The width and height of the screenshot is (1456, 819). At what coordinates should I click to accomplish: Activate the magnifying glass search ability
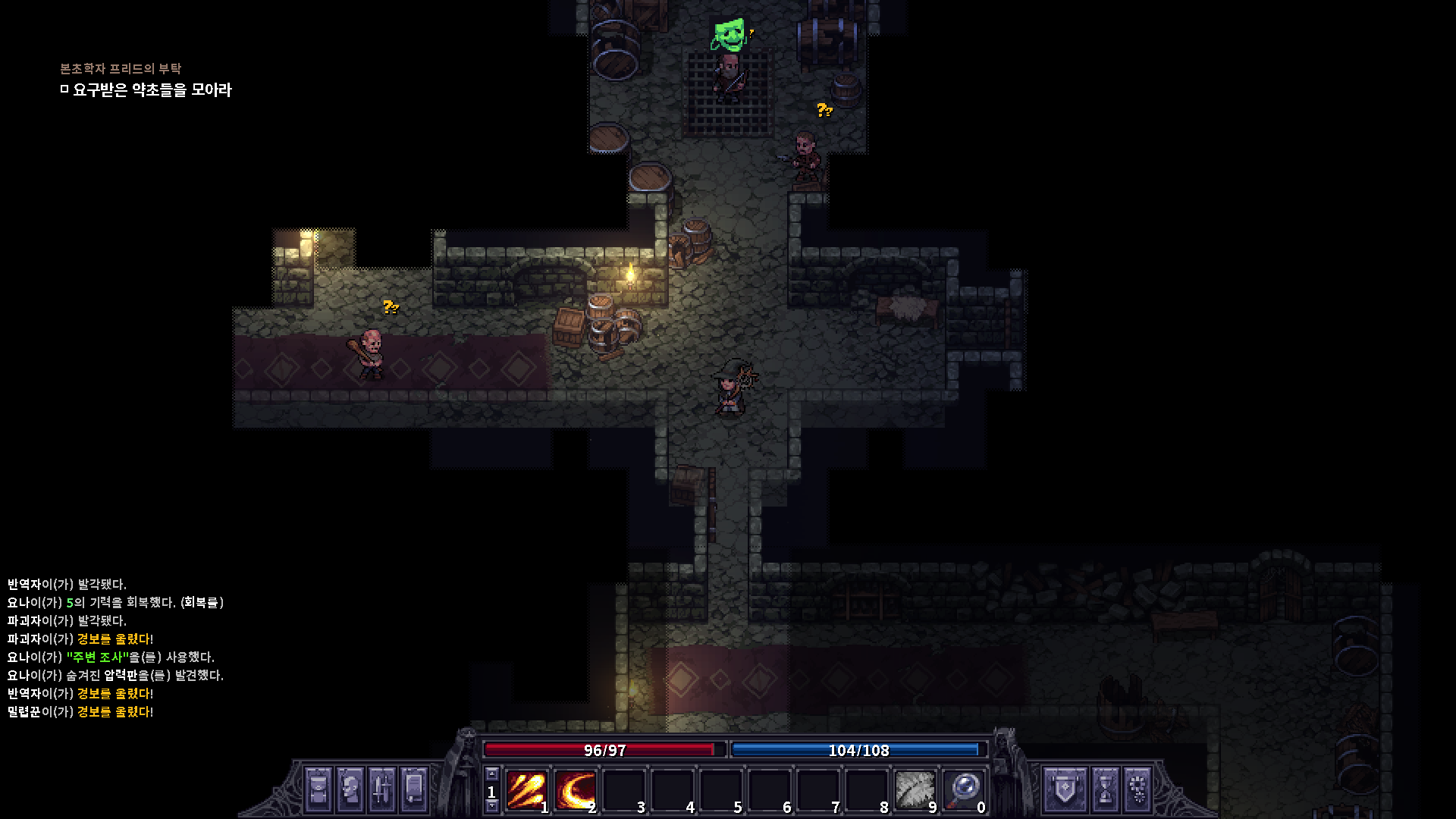963,791
